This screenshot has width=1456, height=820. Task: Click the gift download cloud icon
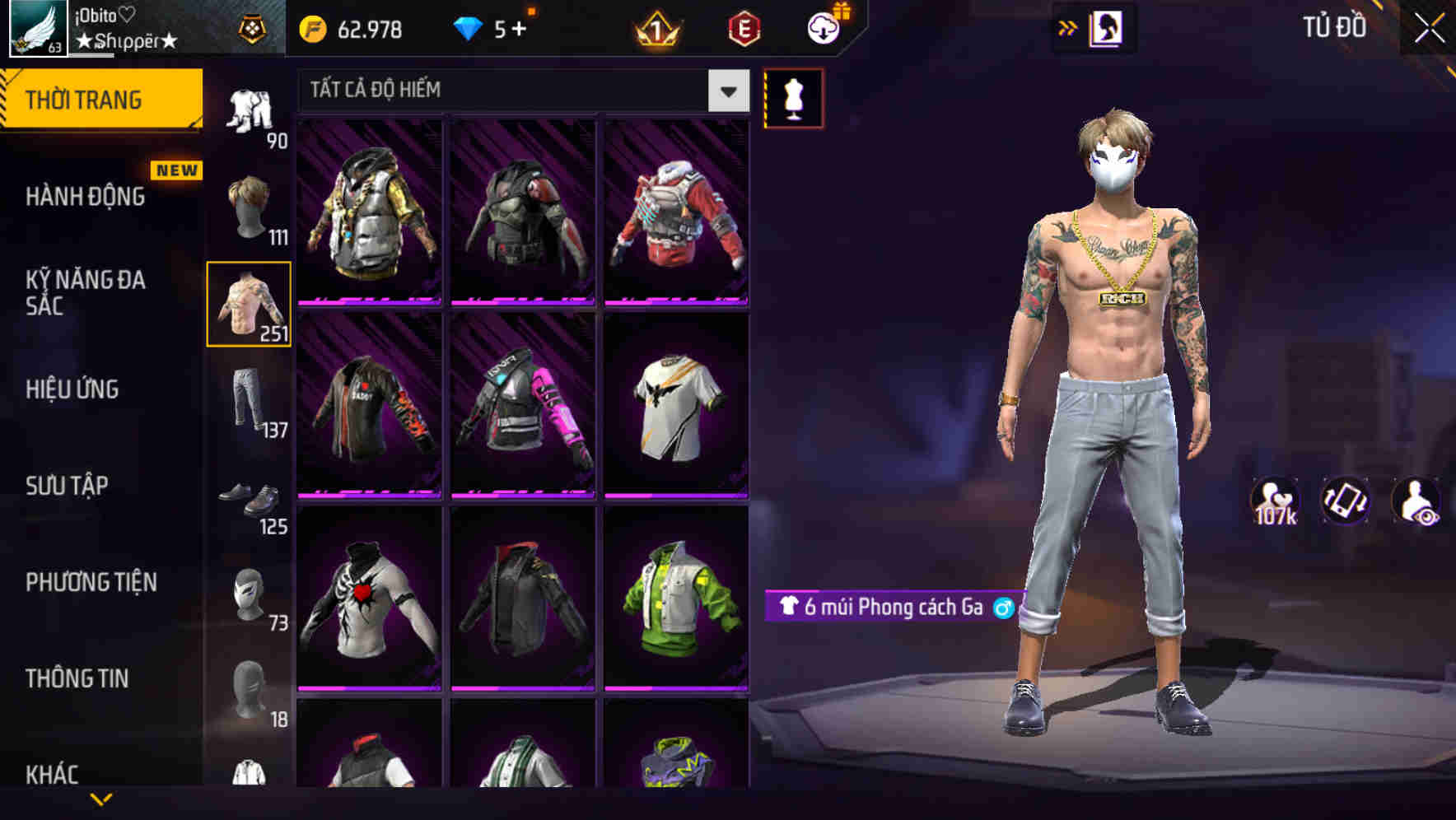(x=825, y=27)
